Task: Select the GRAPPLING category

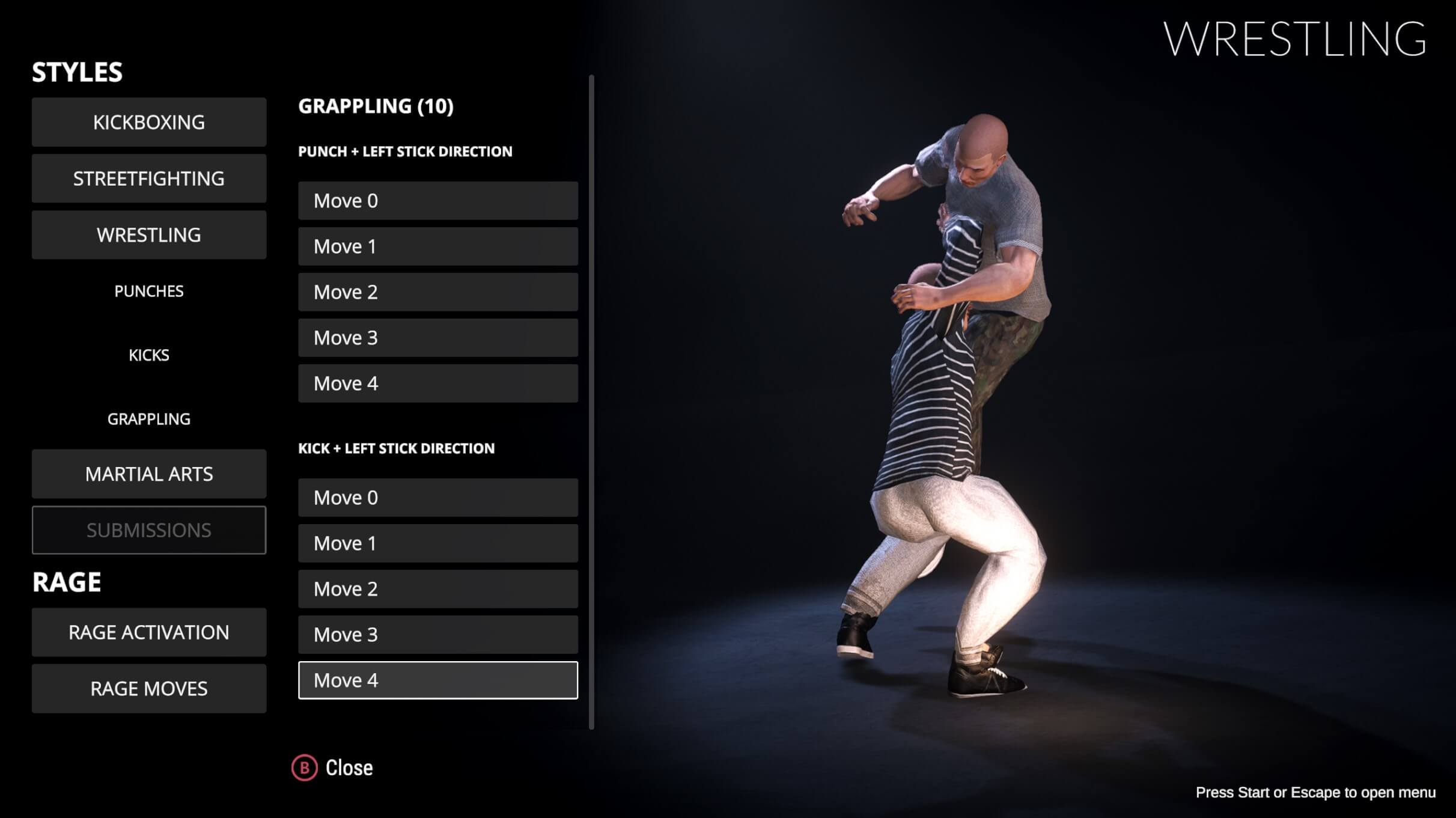Action: pyautogui.click(x=148, y=418)
